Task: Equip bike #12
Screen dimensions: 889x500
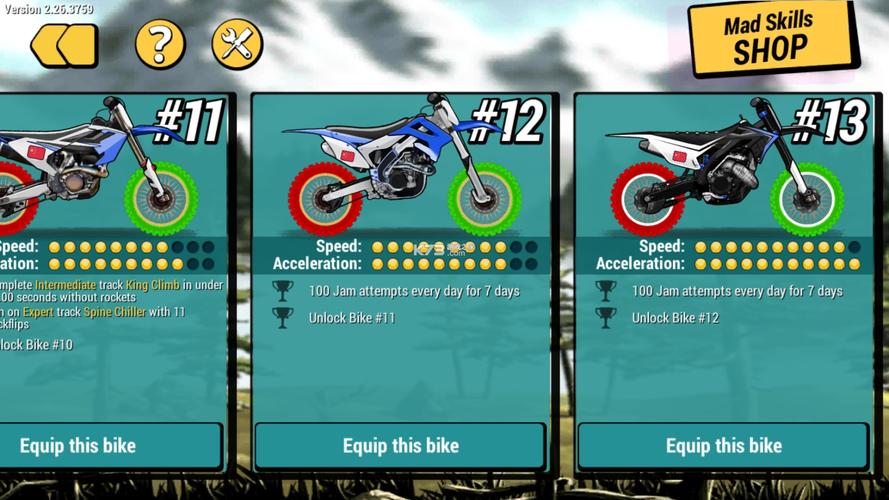Action: pyautogui.click(x=400, y=446)
